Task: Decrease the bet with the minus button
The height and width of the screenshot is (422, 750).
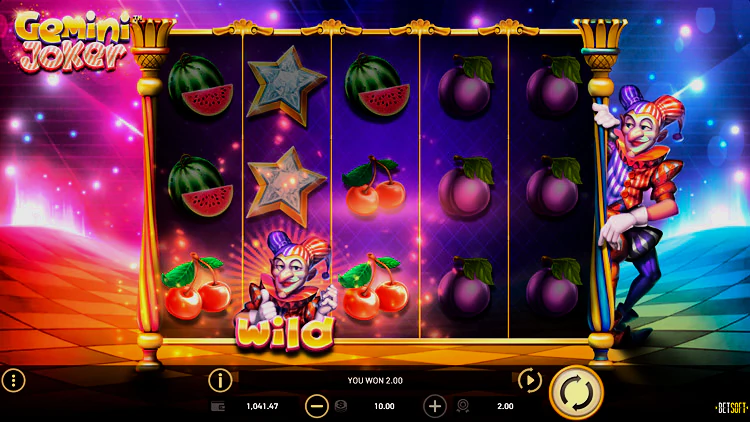Action: (x=316, y=406)
